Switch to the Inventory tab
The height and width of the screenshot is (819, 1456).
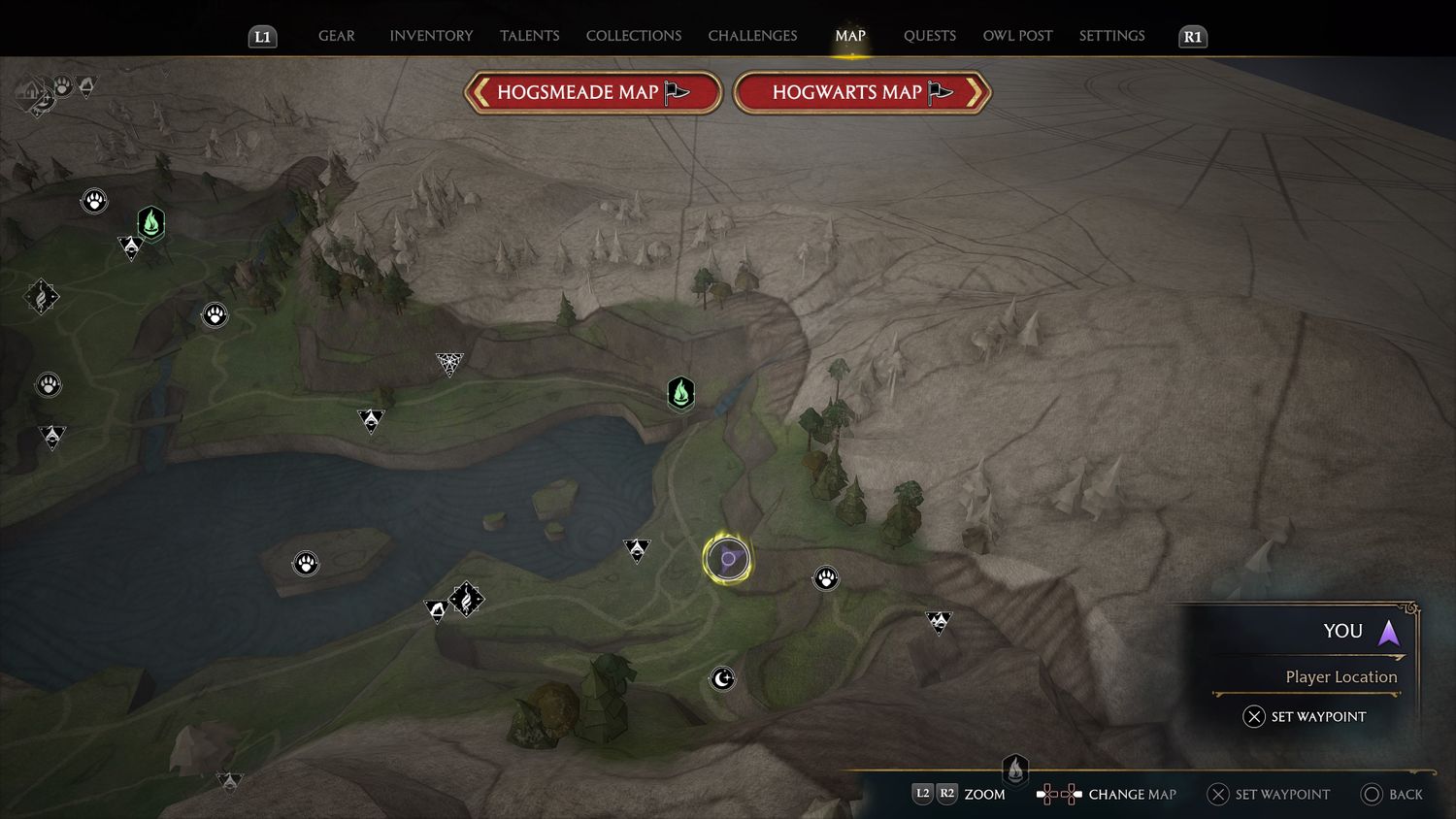point(431,36)
